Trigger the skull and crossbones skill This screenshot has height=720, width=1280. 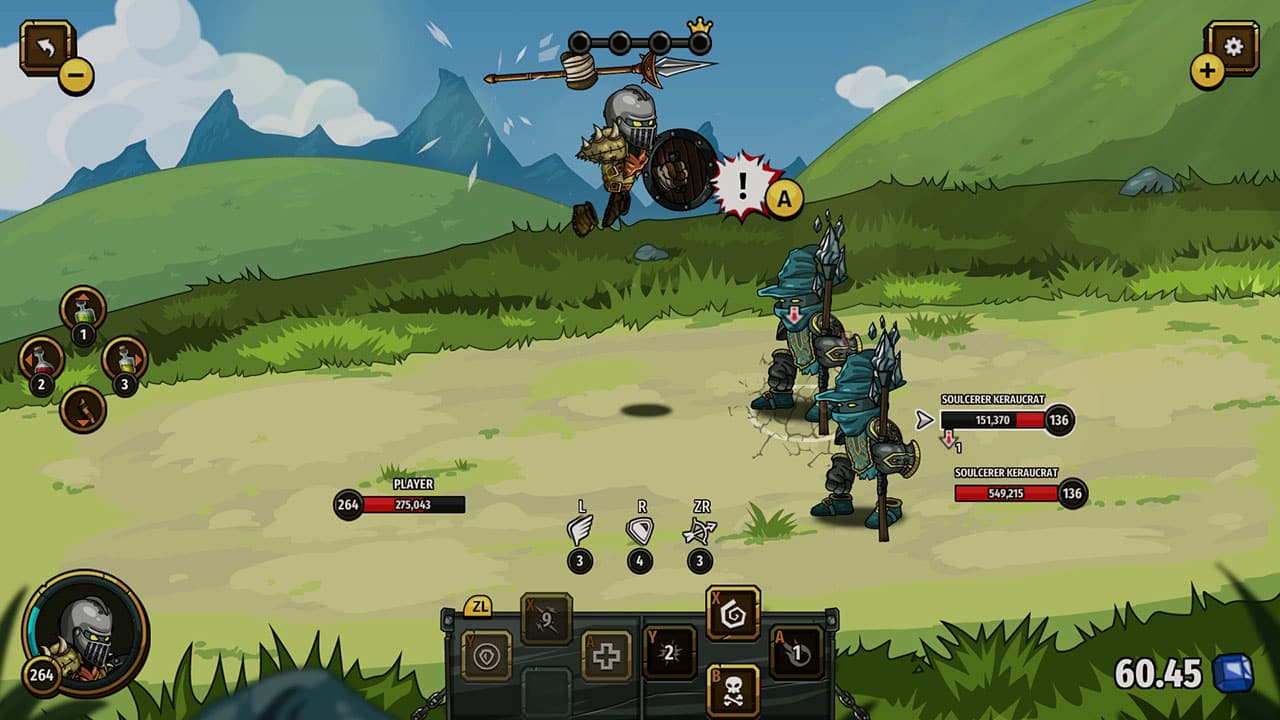click(732, 690)
